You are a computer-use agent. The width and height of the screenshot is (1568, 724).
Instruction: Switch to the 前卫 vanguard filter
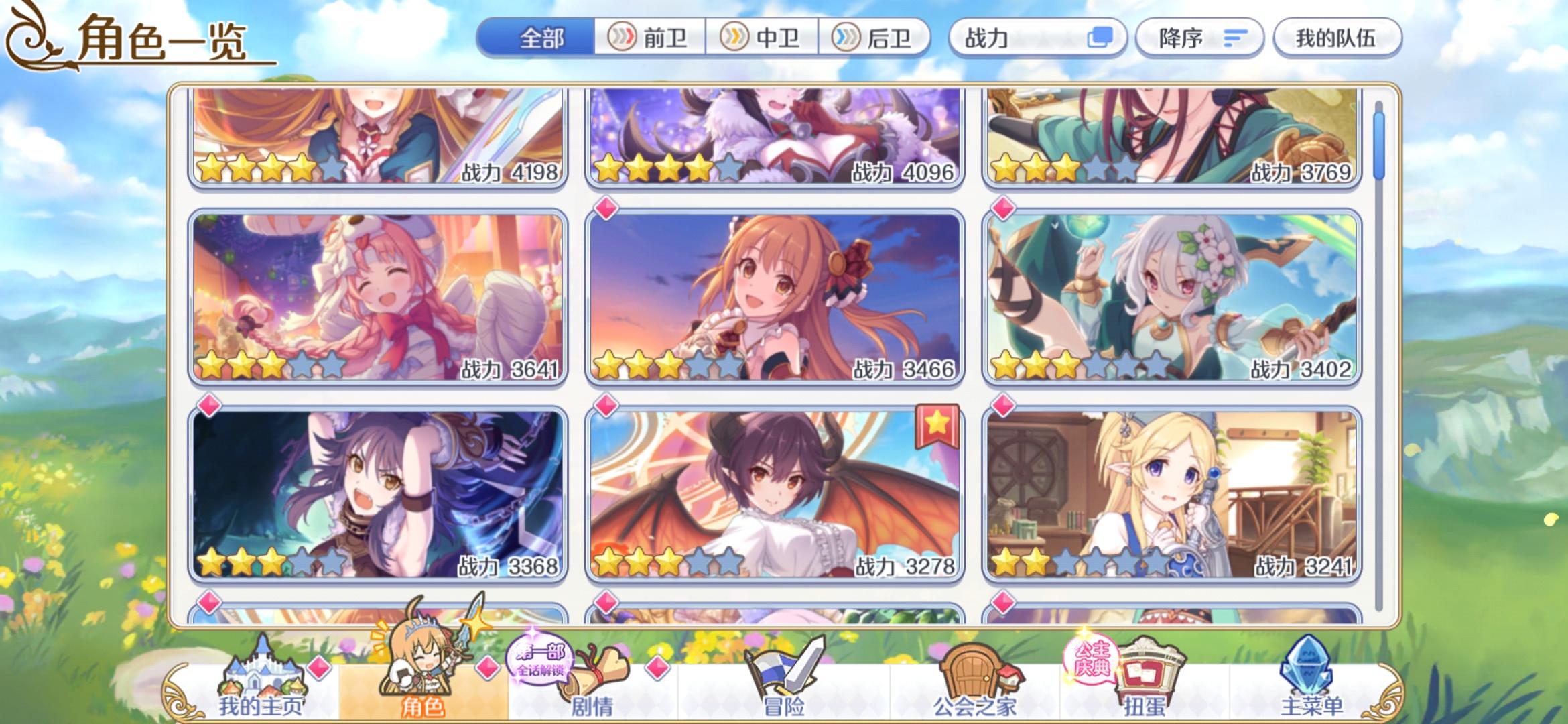tap(648, 38)
